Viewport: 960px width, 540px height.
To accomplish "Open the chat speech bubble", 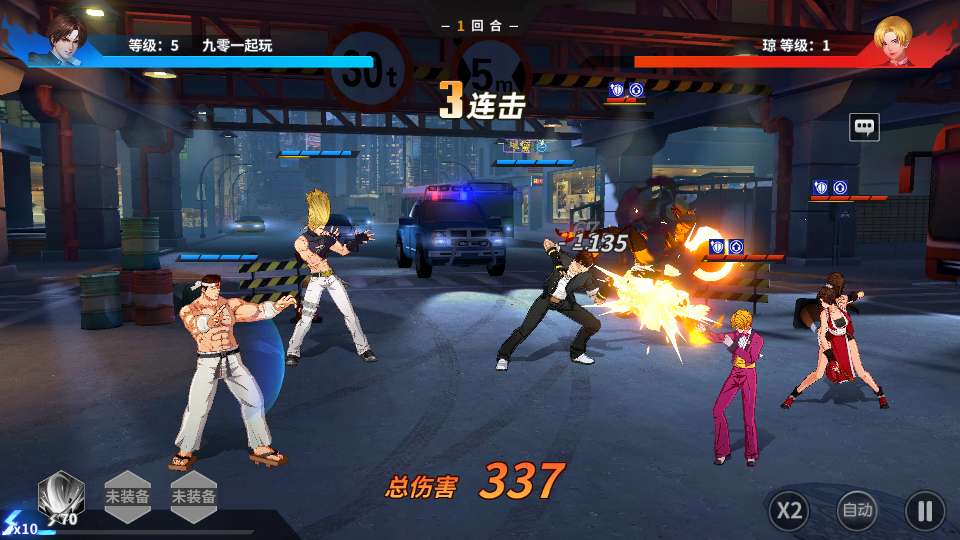I will pos(864,127).
